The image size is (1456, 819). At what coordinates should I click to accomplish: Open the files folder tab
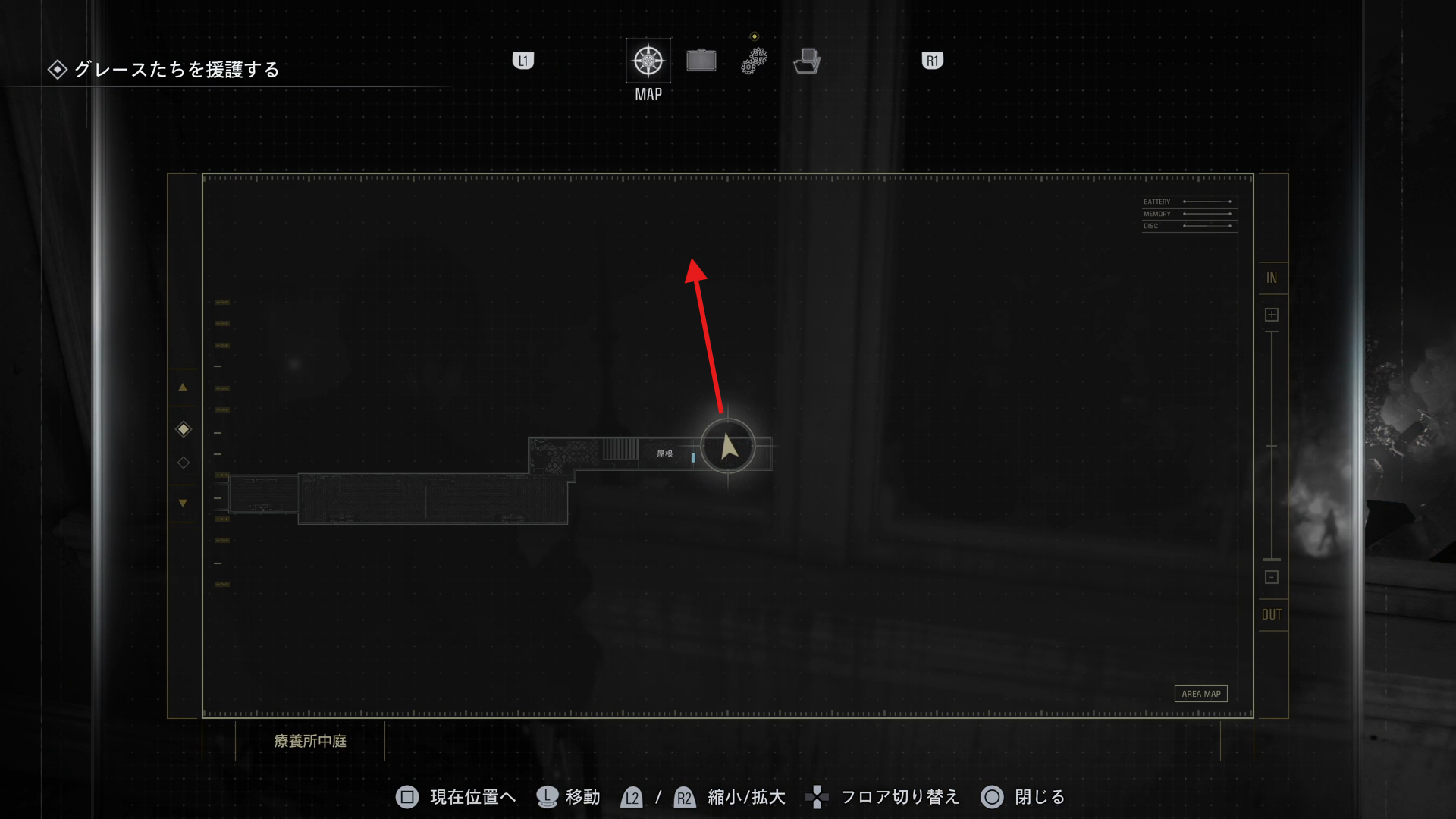click(807, 61)
